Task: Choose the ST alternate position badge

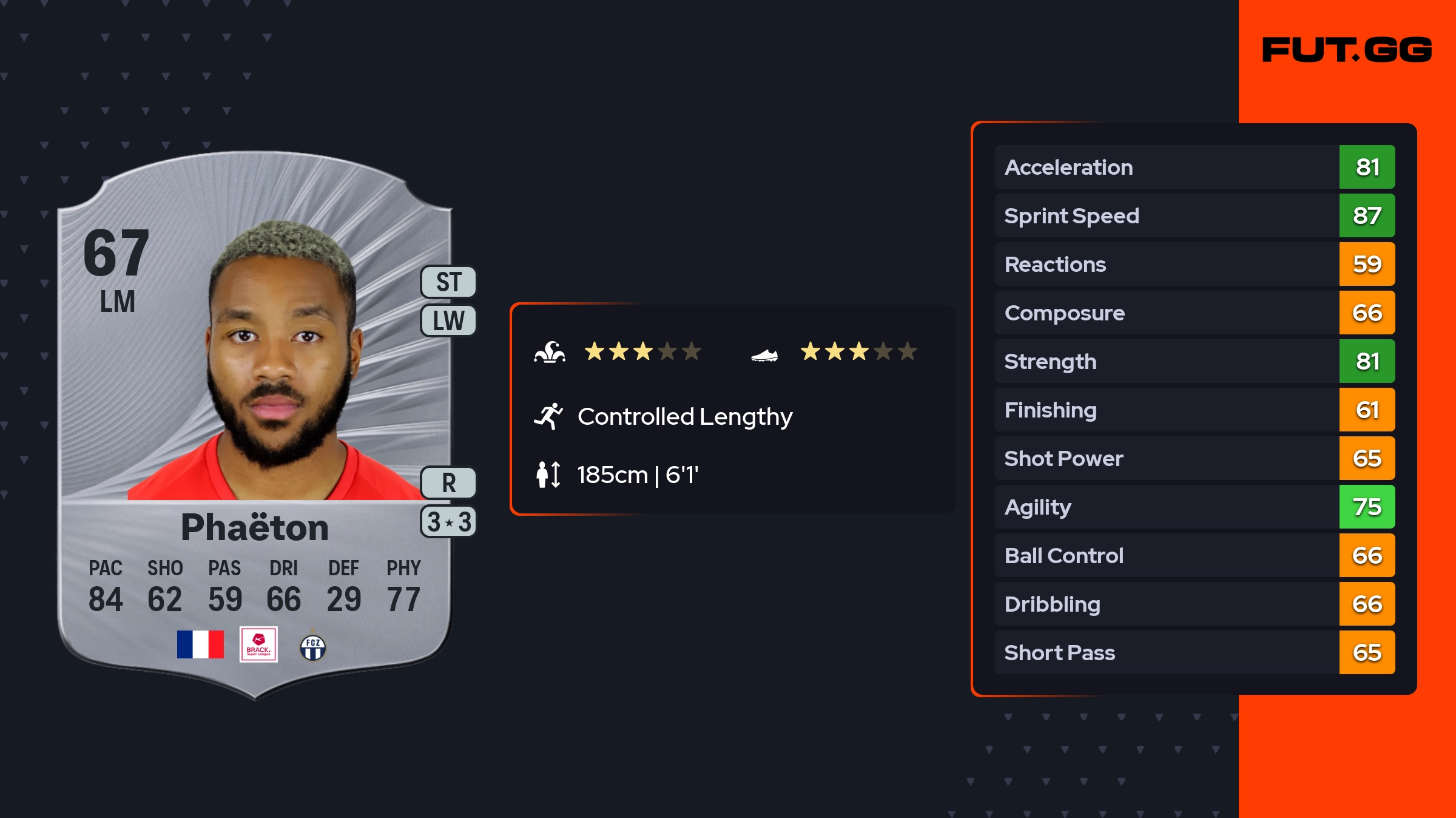Action: pyautogui.click(x=449, y=282)
